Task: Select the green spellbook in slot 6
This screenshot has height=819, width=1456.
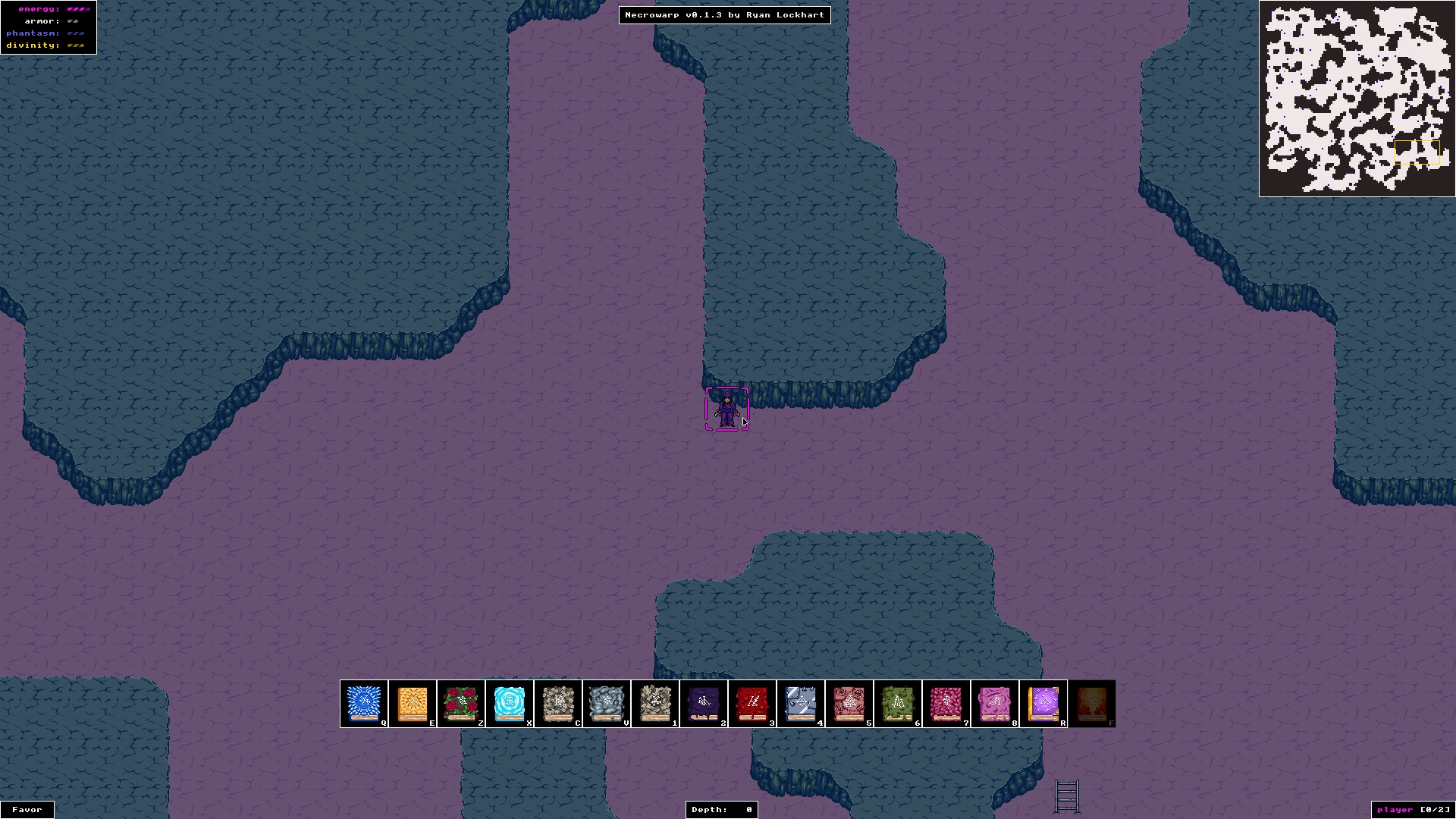Action: (x=899, y=703)
